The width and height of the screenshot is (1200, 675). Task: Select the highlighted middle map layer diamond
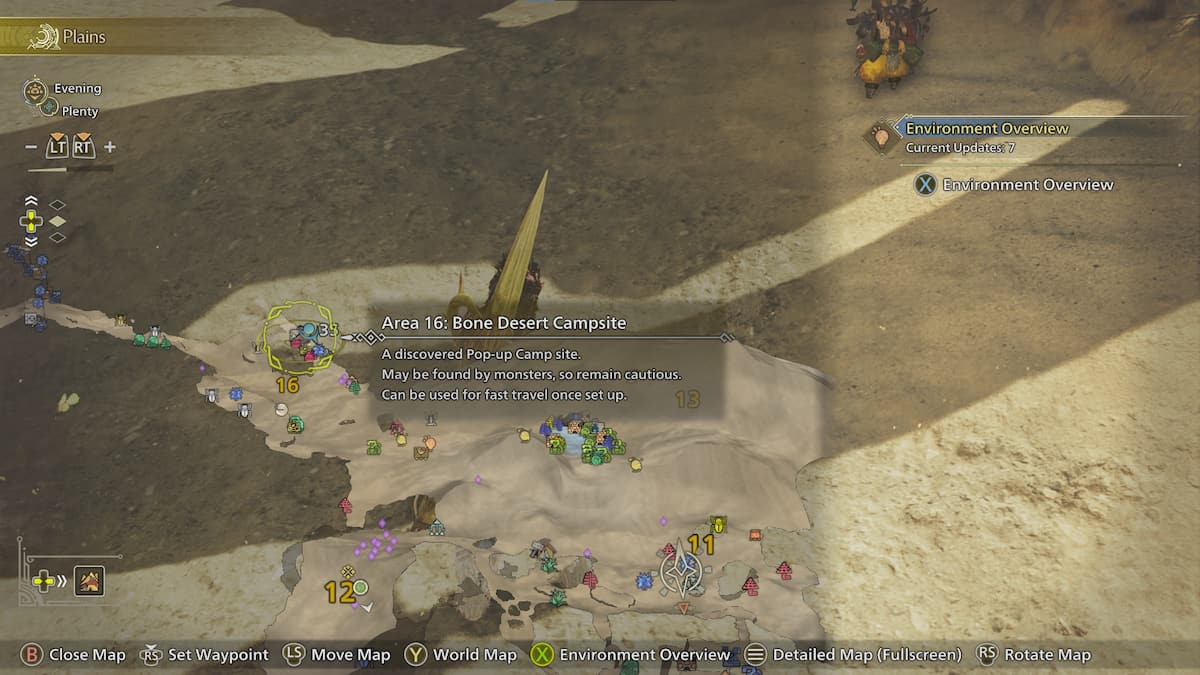click(57, 221)
